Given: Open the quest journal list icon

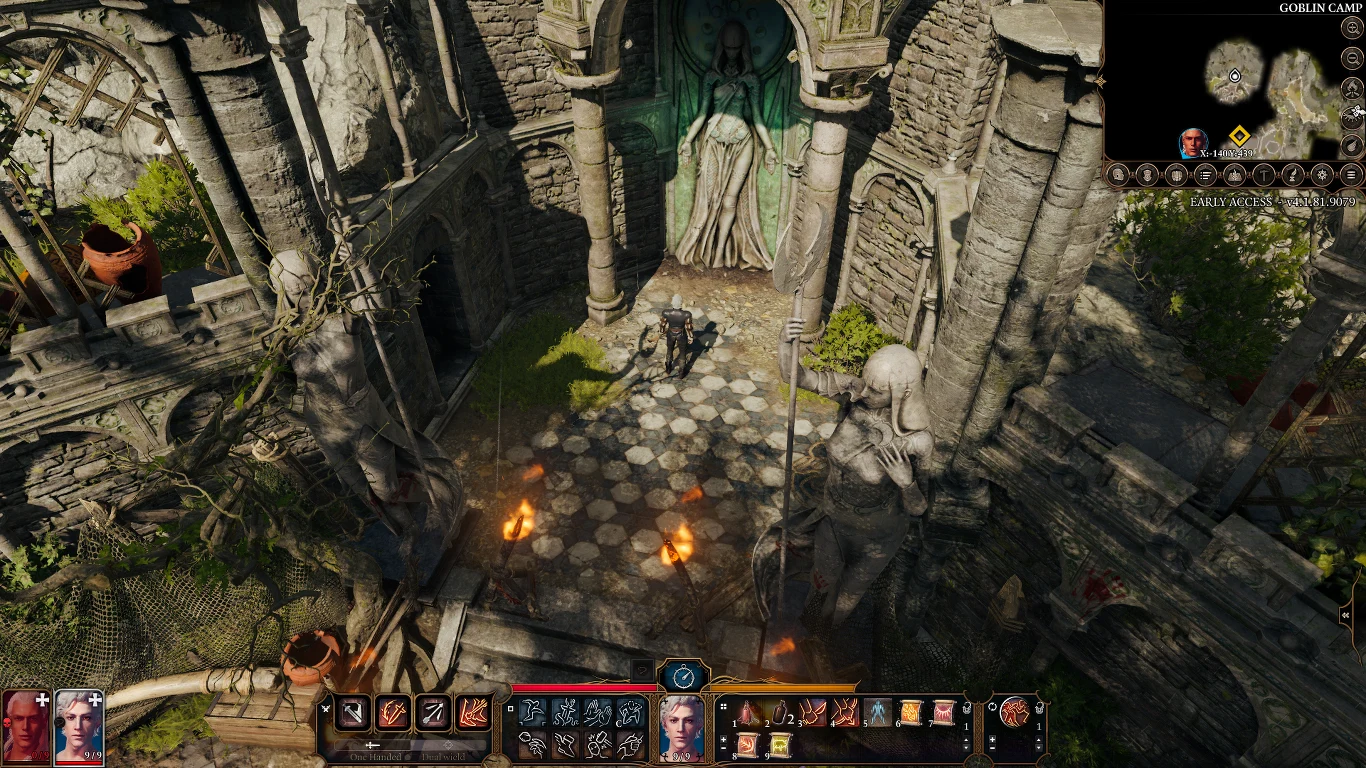Looking at the screenshot, I should [1206, 174].
